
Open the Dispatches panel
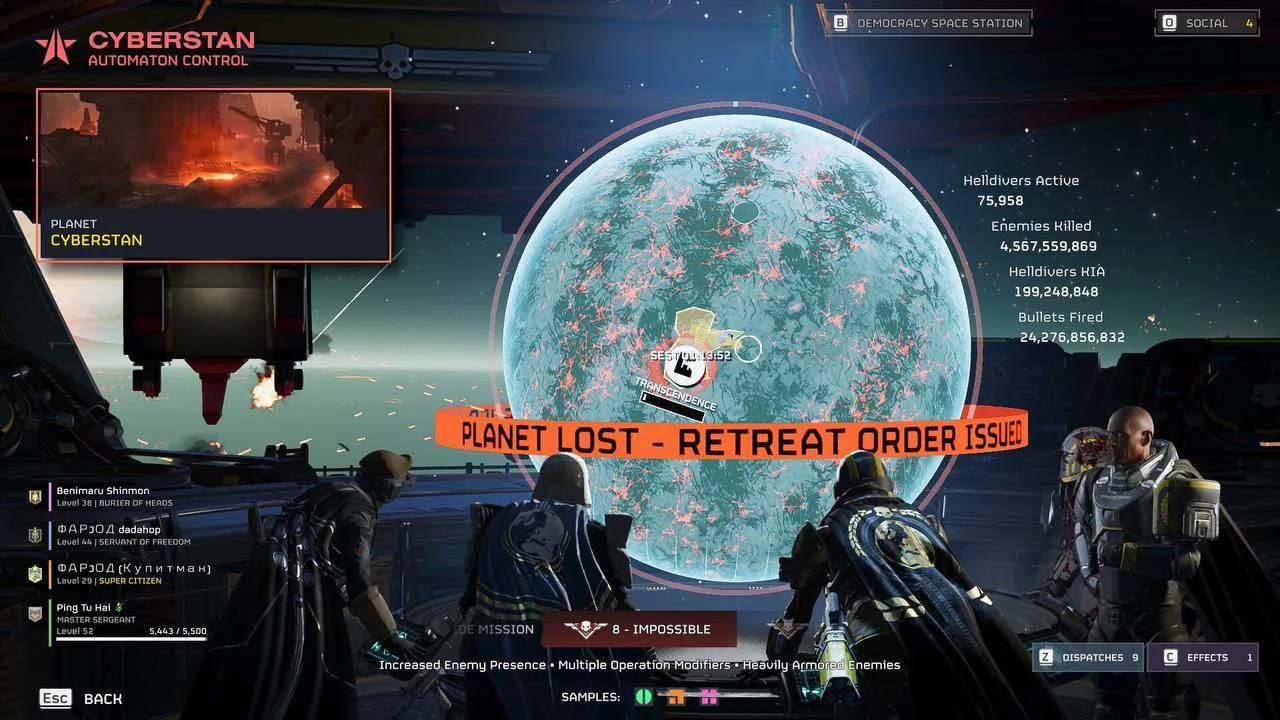[1090, 657]
